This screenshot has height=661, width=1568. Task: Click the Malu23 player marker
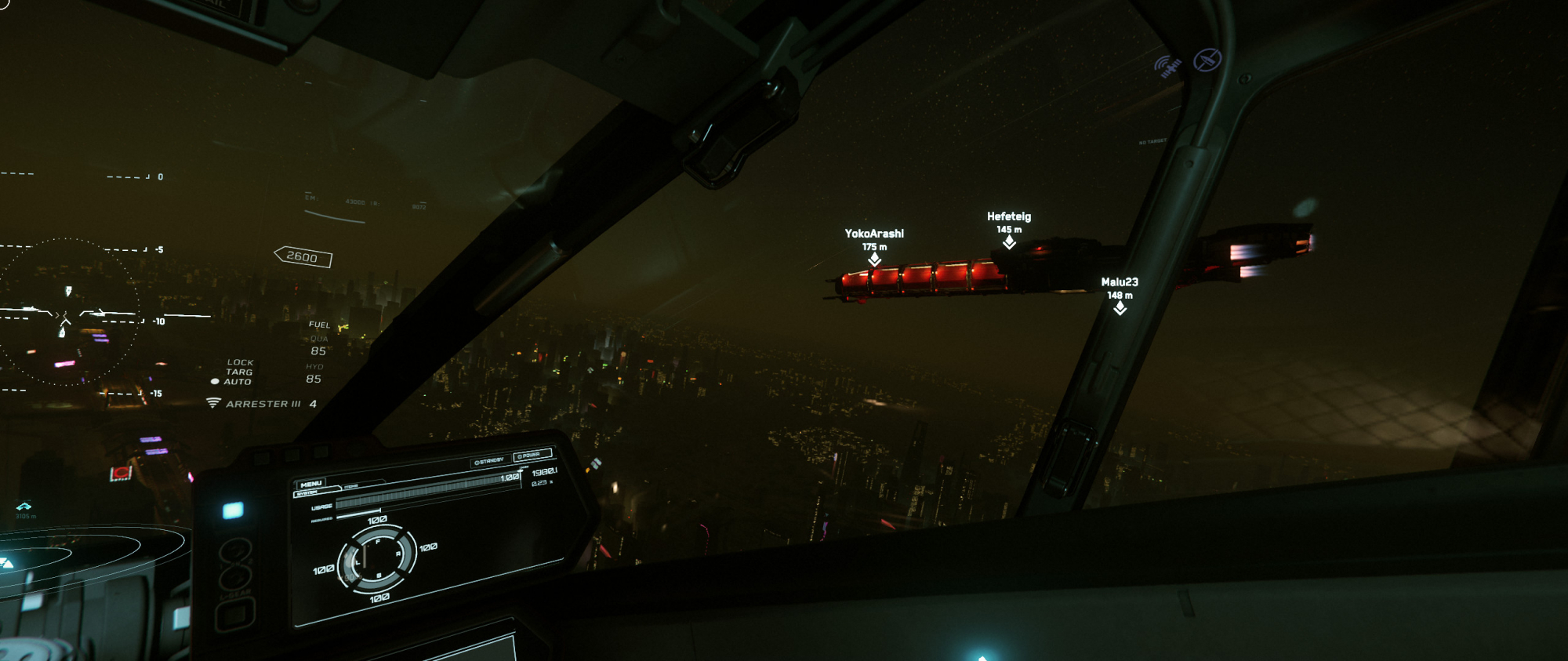(1120, 308)
